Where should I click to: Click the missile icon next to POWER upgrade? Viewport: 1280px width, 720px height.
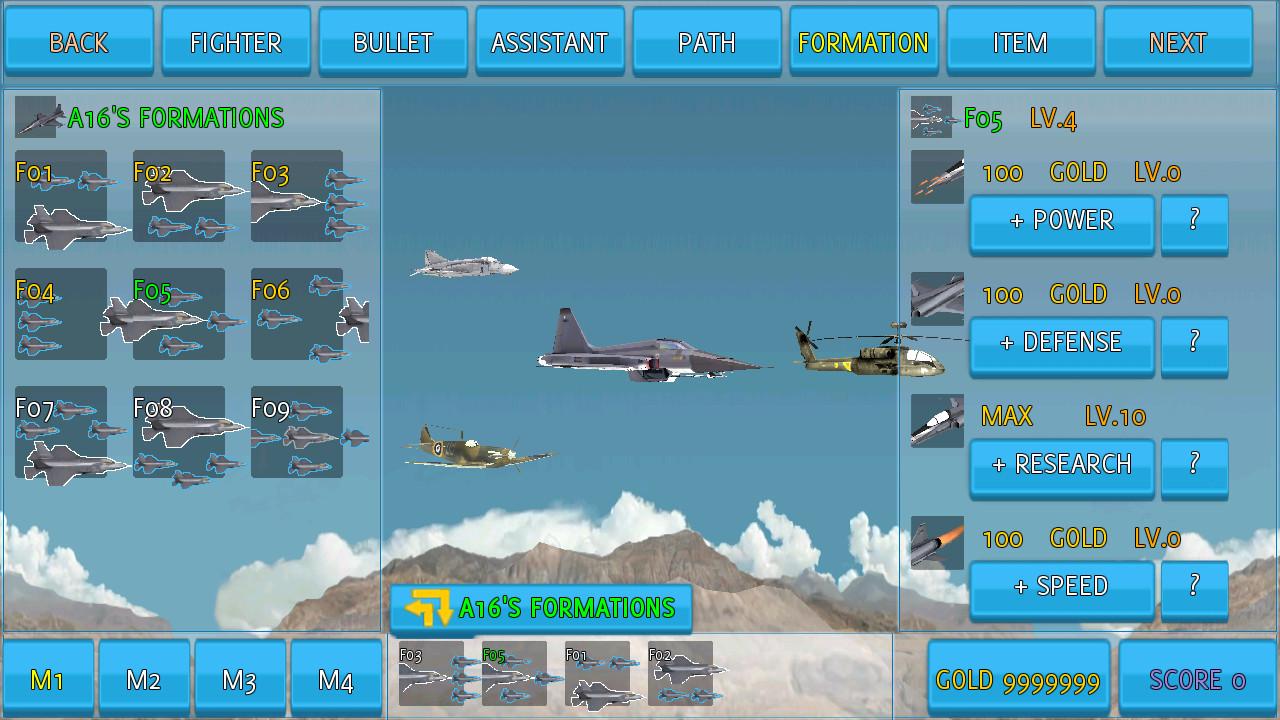click(937, 175)
